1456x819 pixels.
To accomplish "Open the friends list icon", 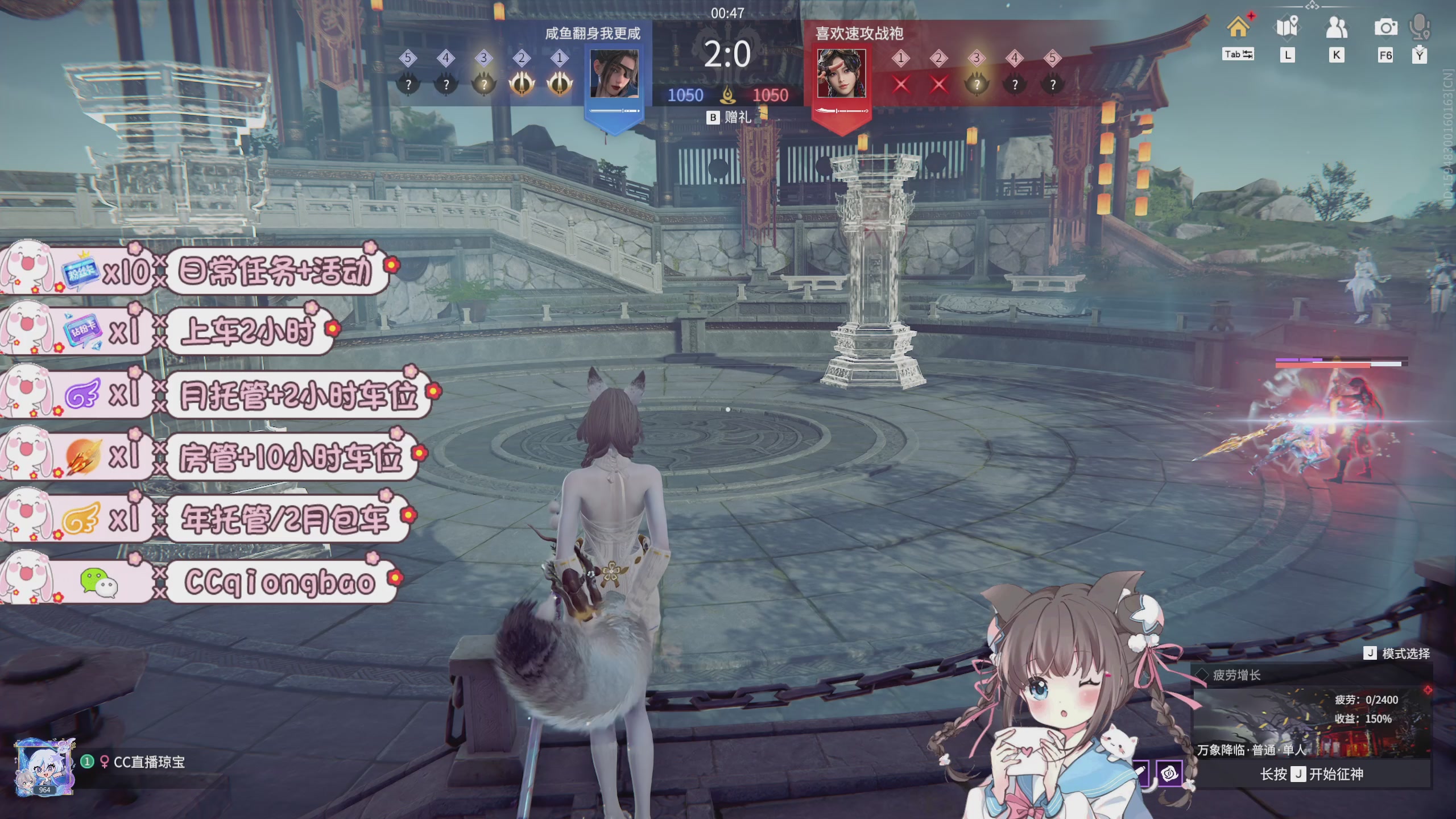I will pos(1336,27).
